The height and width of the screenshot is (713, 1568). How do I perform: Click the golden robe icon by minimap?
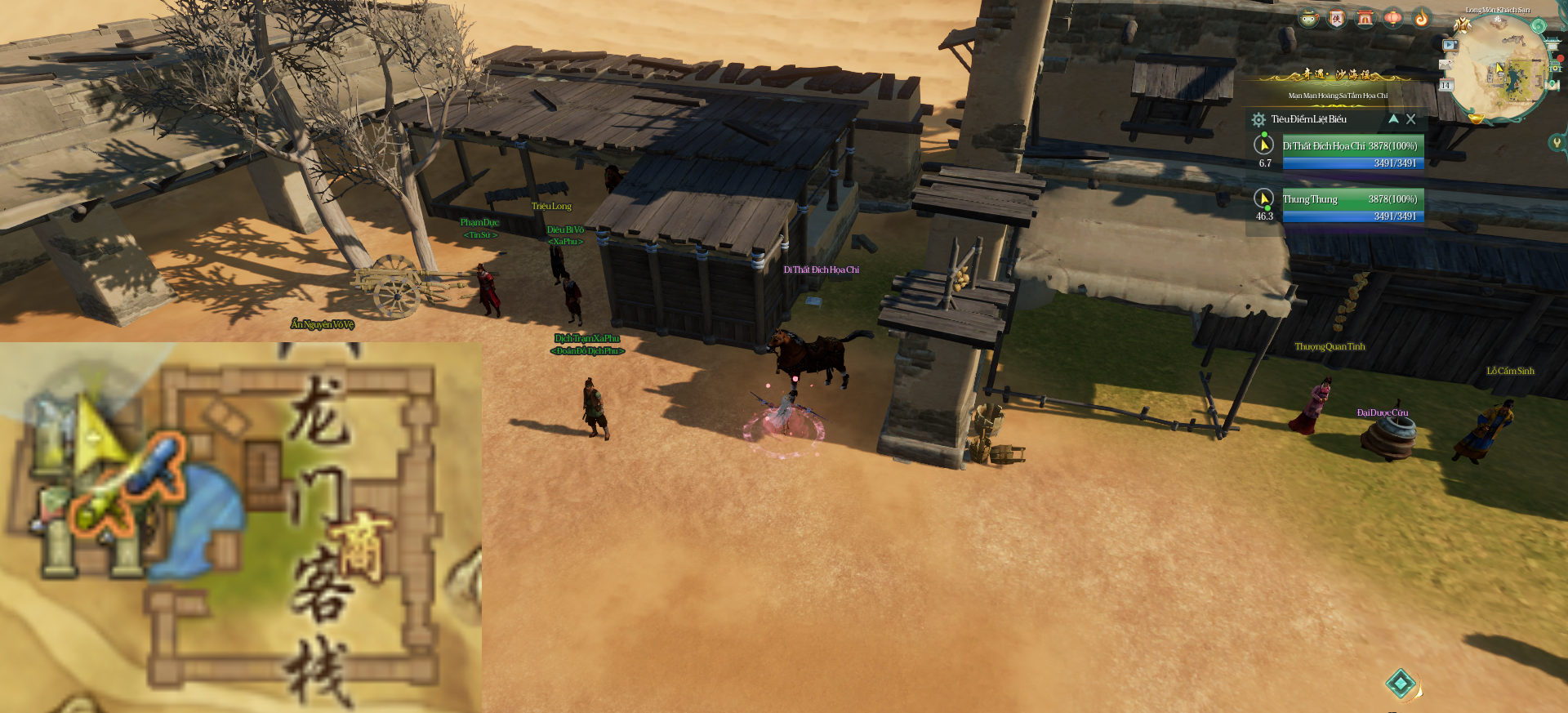click(x=1462, y=25)
